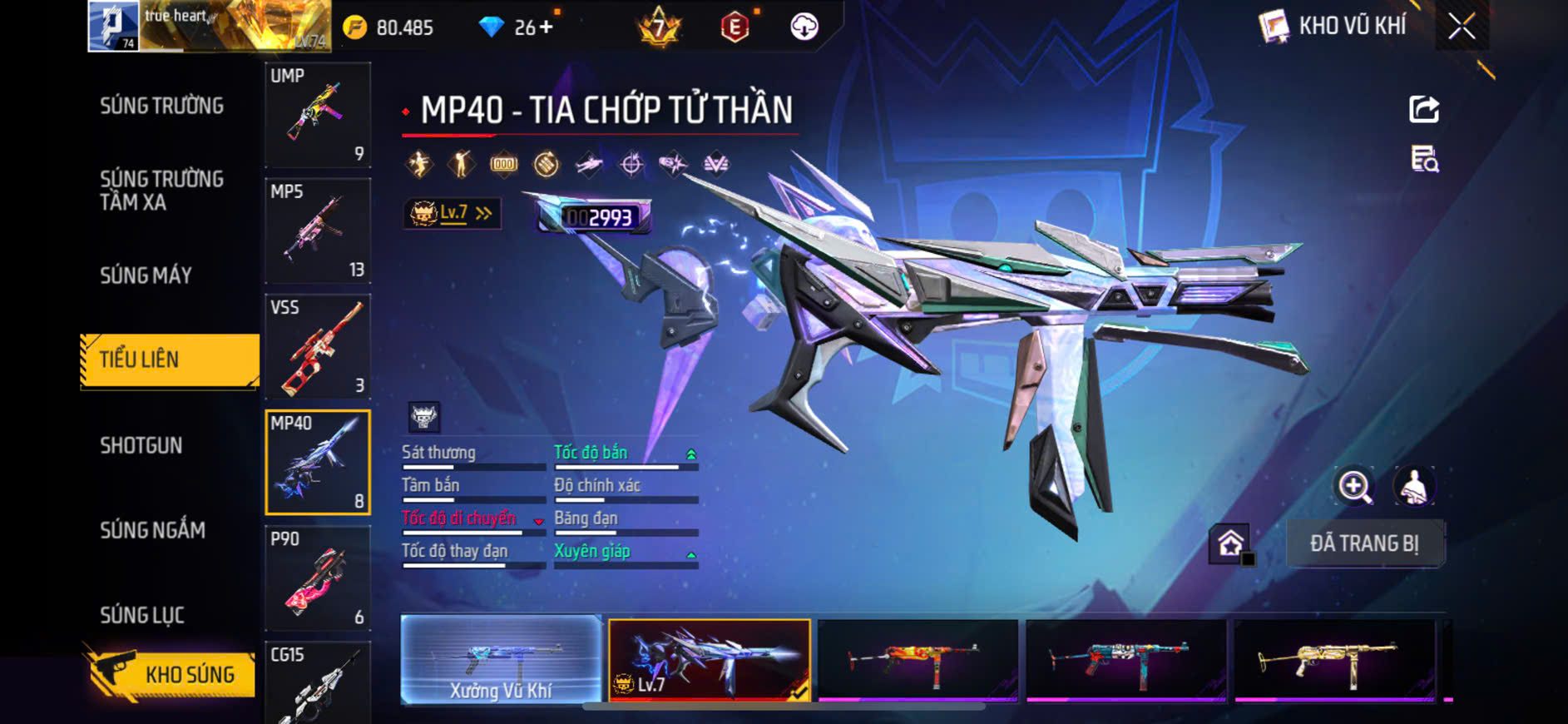Open the Súng Máy weapon category

(x=146, y=275)
